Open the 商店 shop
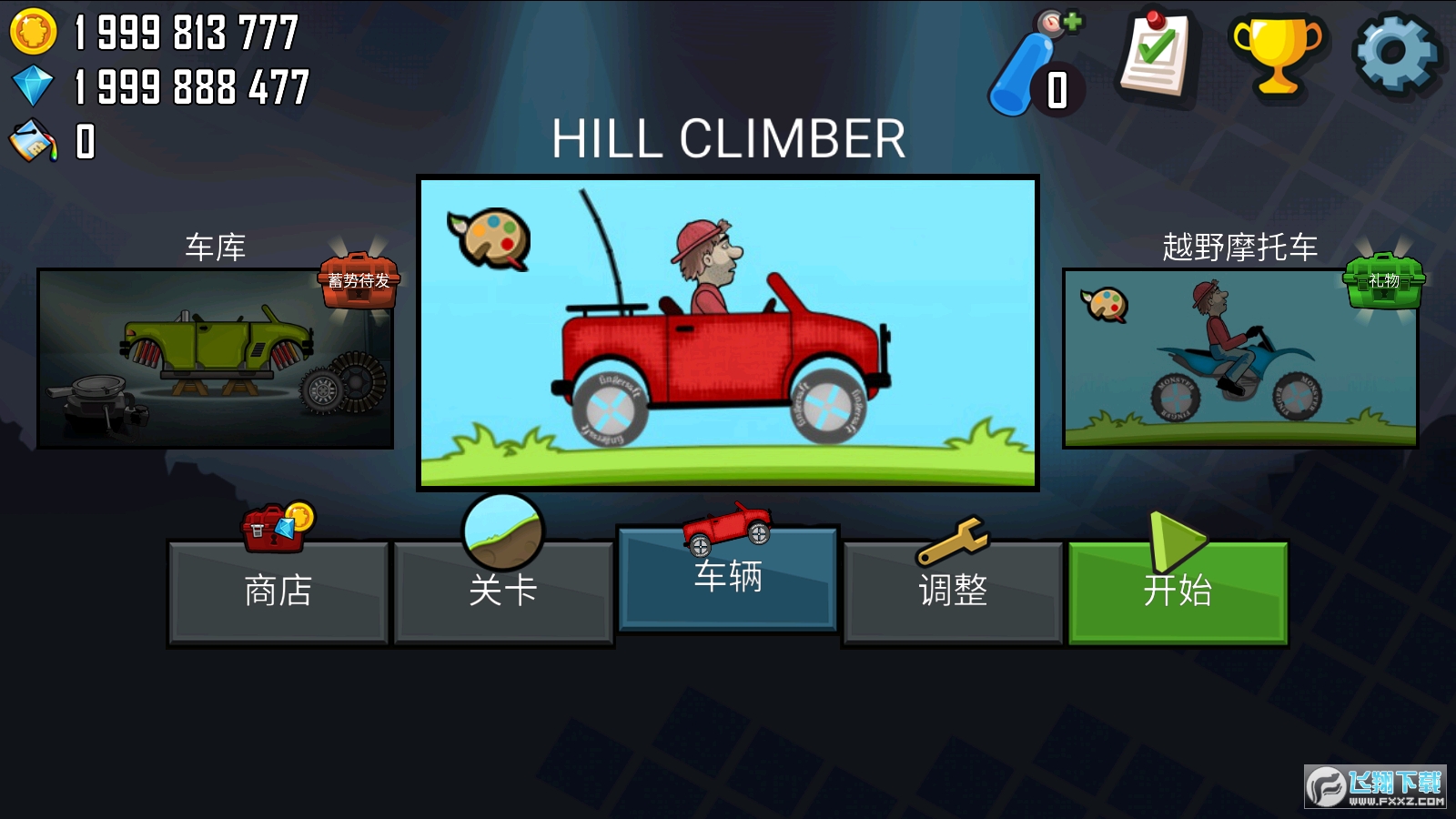The width and height of the screenshot is (1456, 819). [278, 591]
